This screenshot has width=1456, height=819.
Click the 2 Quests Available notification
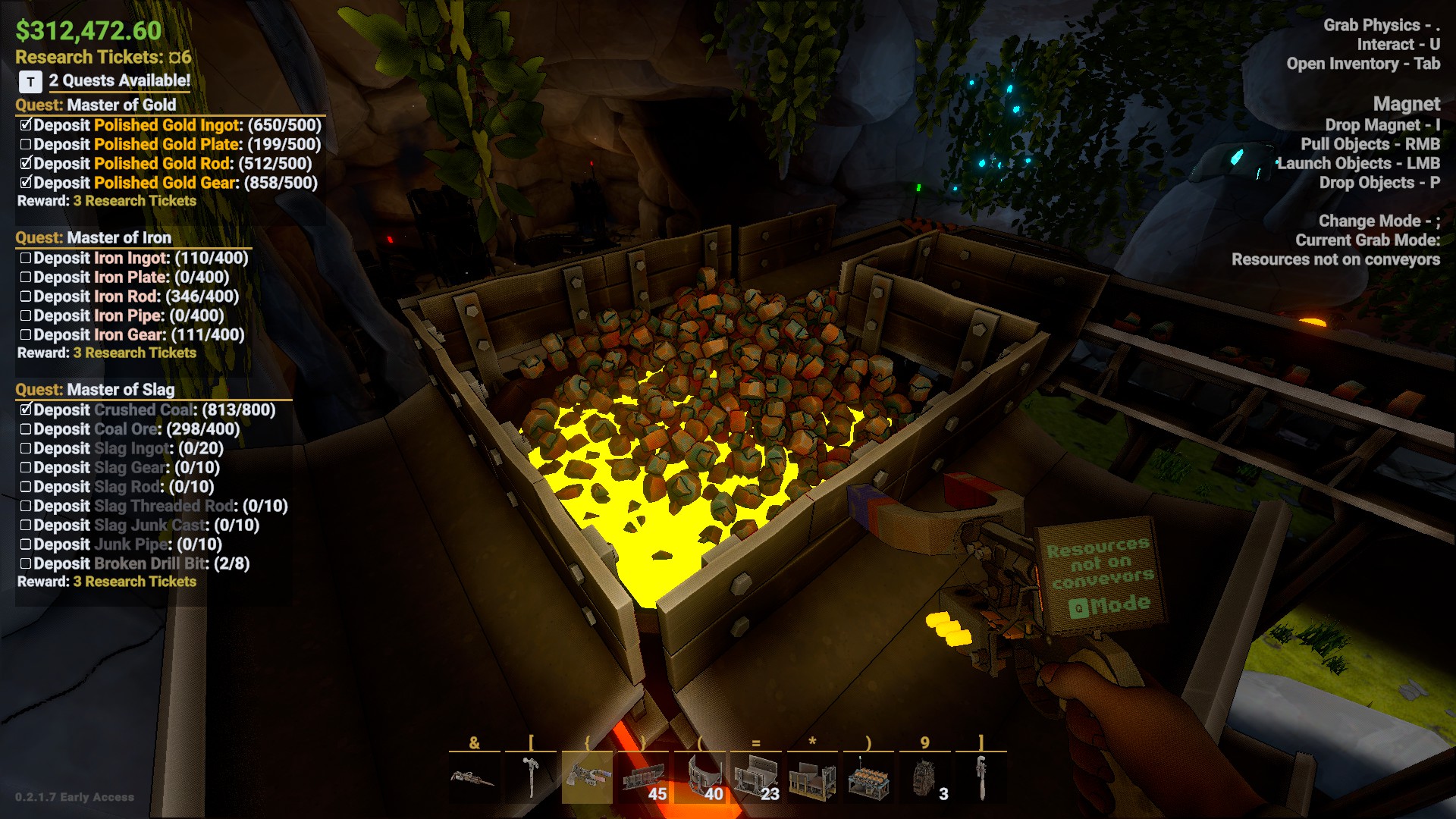pos(119,80)
